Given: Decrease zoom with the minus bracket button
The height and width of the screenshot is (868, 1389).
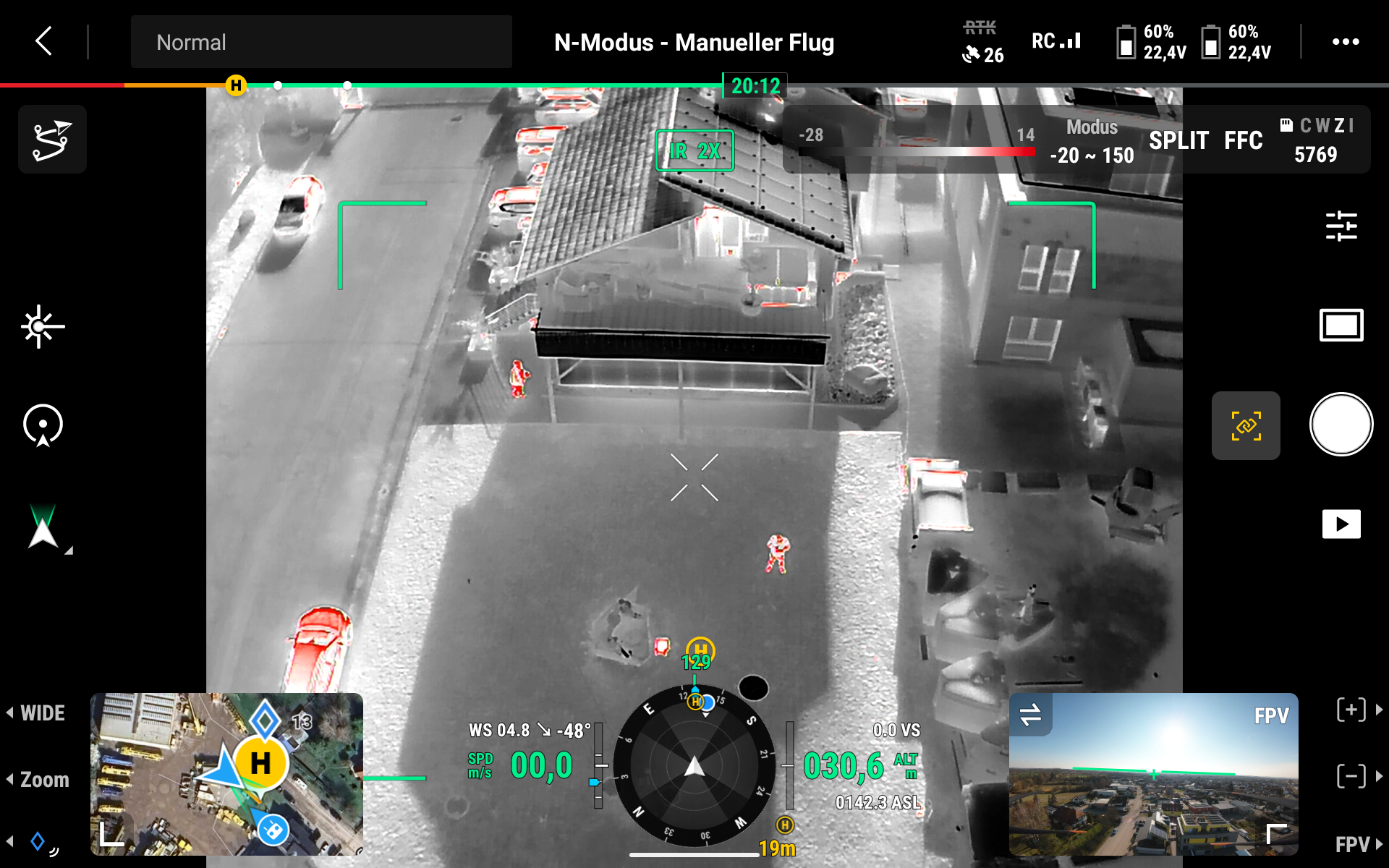Looking at the screenshot, I should tap(1351, 776).
